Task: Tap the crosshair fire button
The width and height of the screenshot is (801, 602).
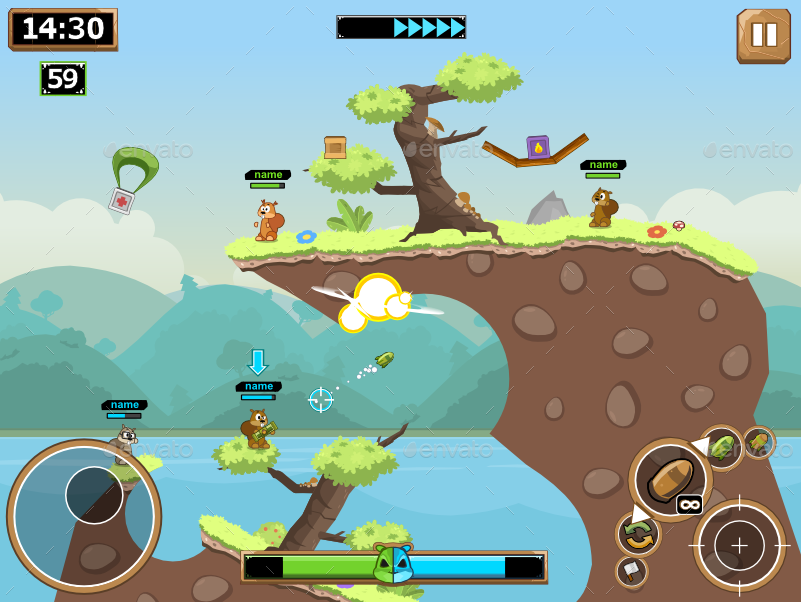Action: 739,546
